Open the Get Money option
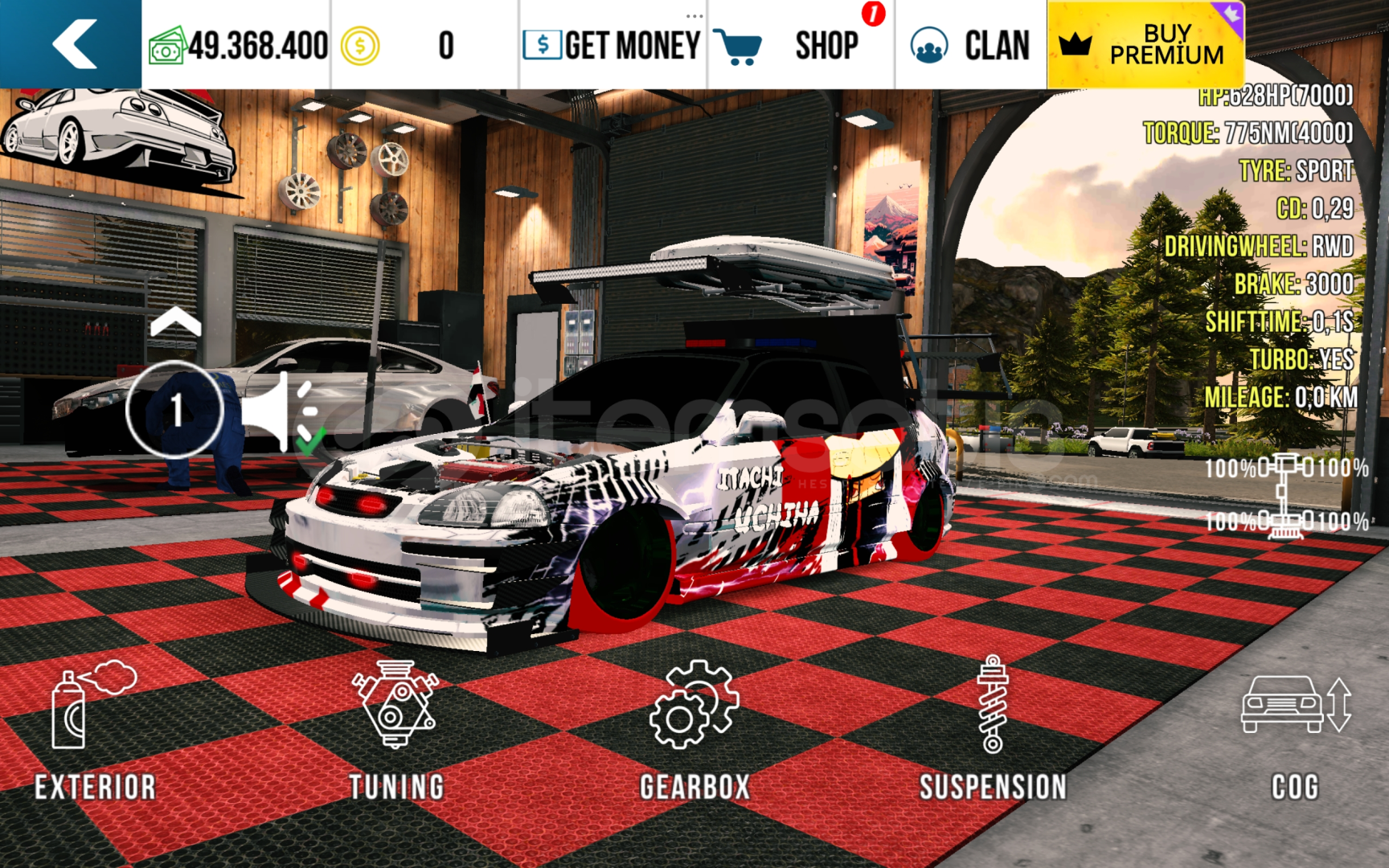 pos(613,45)
